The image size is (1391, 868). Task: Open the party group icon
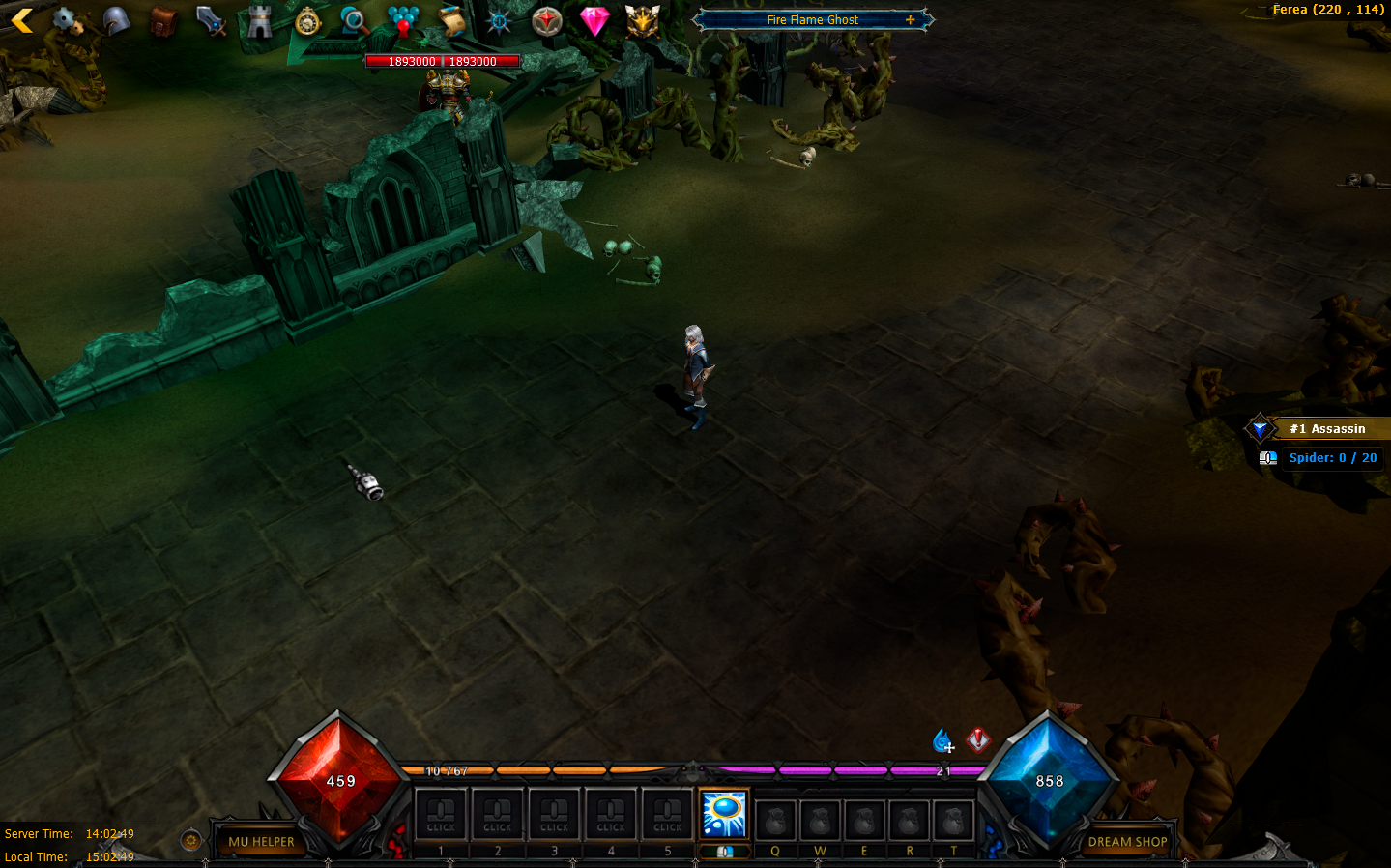click(403, 20)
